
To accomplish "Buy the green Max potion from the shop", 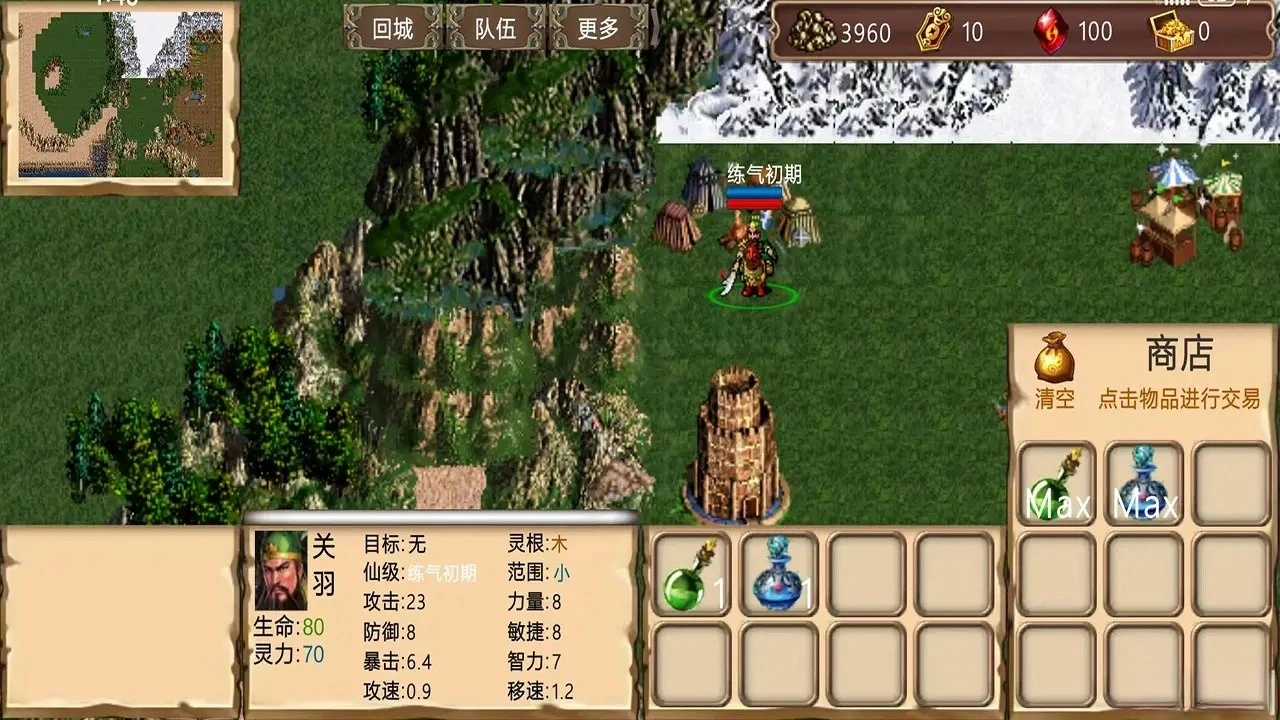I will click(1057, 484).
